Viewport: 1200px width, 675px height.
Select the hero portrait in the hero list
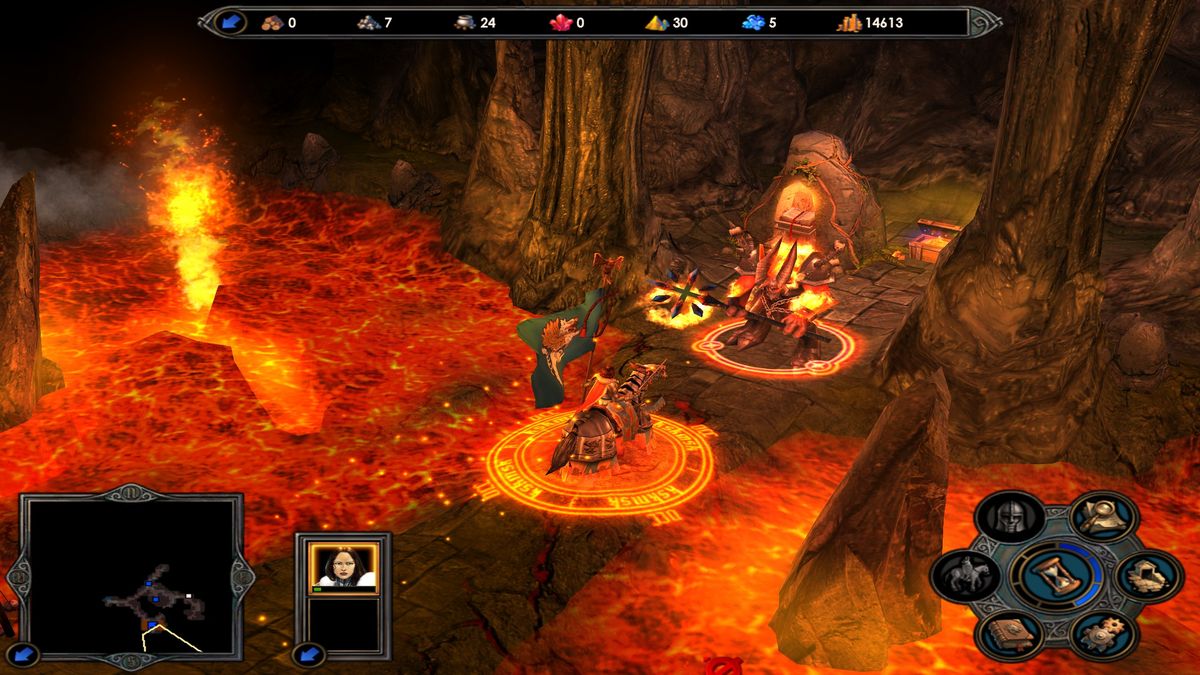click(344, 568)
